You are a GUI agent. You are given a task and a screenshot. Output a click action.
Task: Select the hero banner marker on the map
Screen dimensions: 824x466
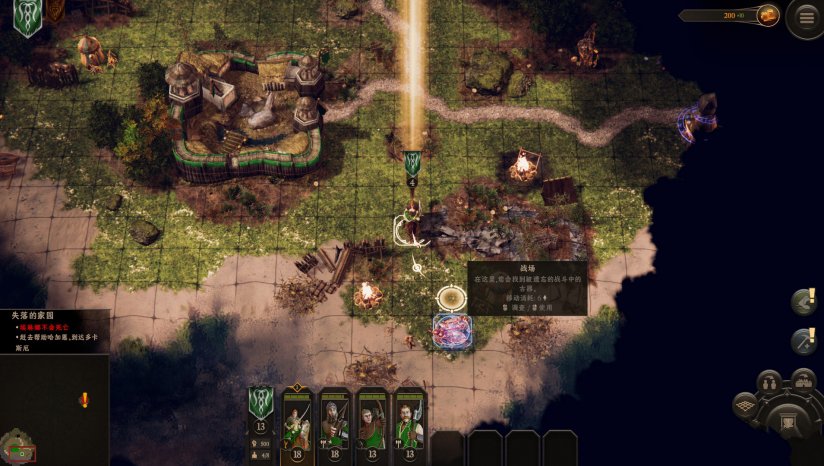[x=412, y=166]
